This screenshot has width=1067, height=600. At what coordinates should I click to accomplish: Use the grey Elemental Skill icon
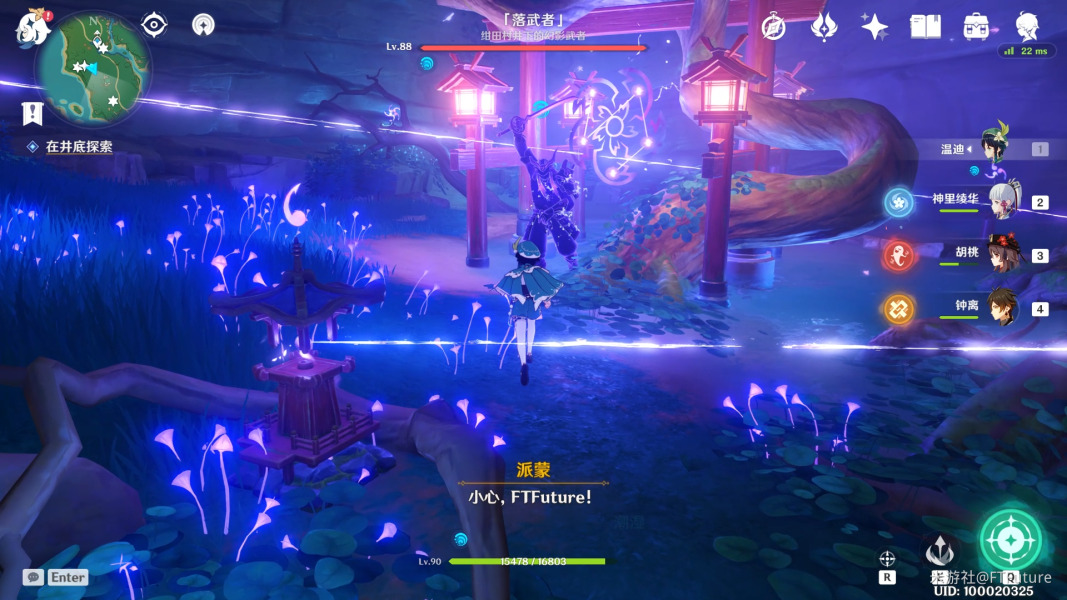[939, 552]
